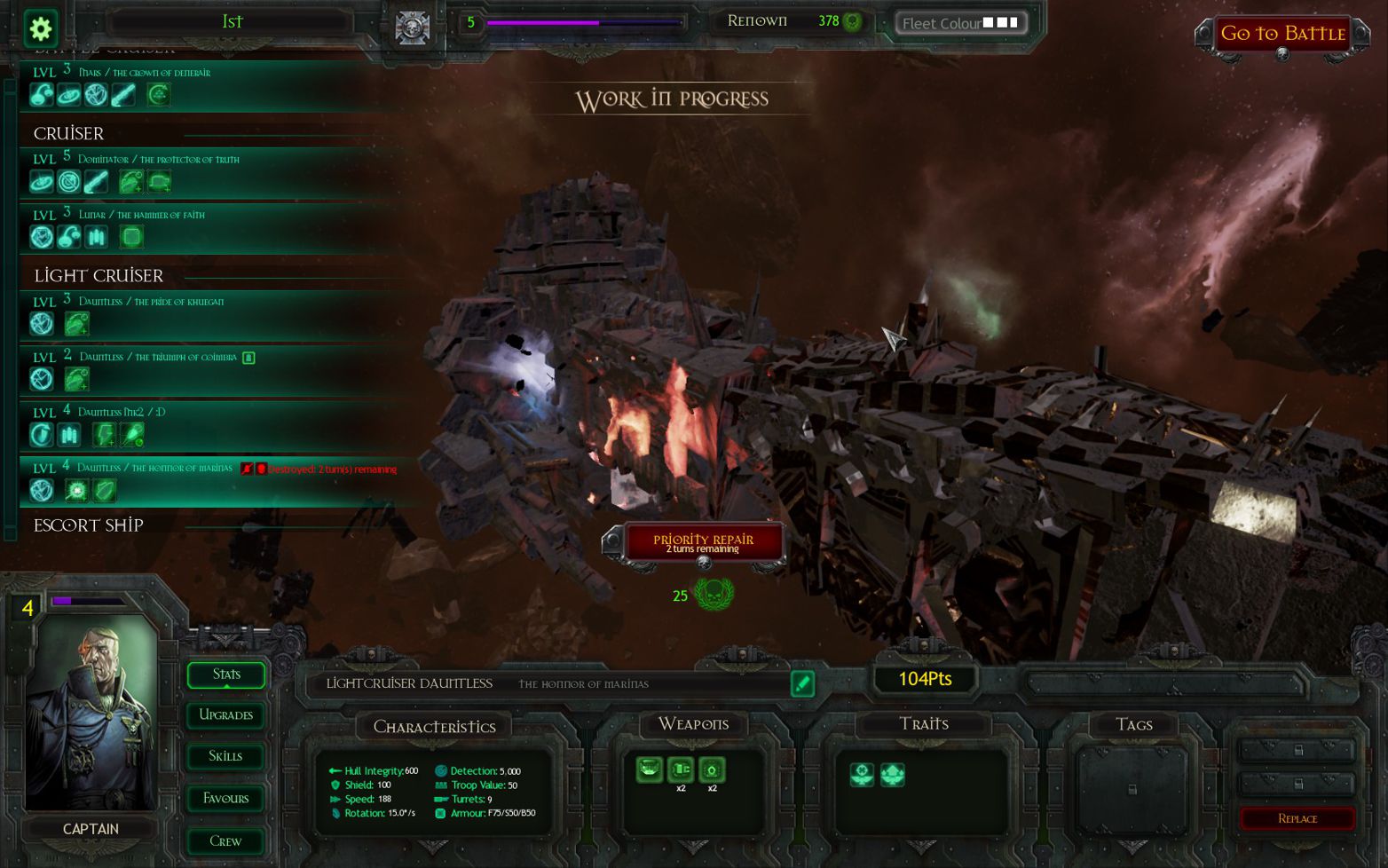Select the Dauntless Pride of Khuegan

pyautogui.click(x=151, y=302)
